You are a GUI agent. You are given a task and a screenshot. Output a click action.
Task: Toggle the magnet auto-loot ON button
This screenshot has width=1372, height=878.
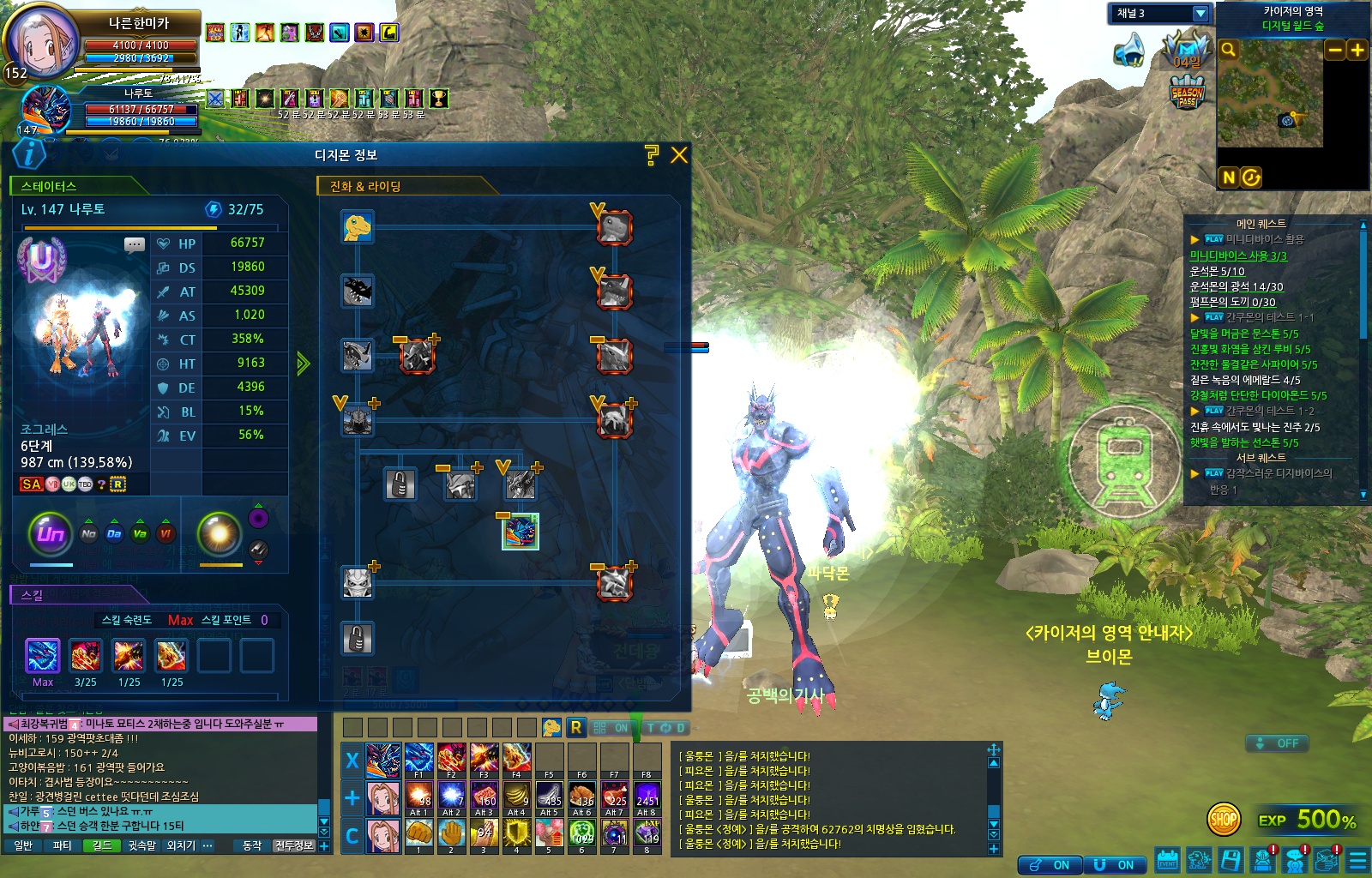[1114, 865]
